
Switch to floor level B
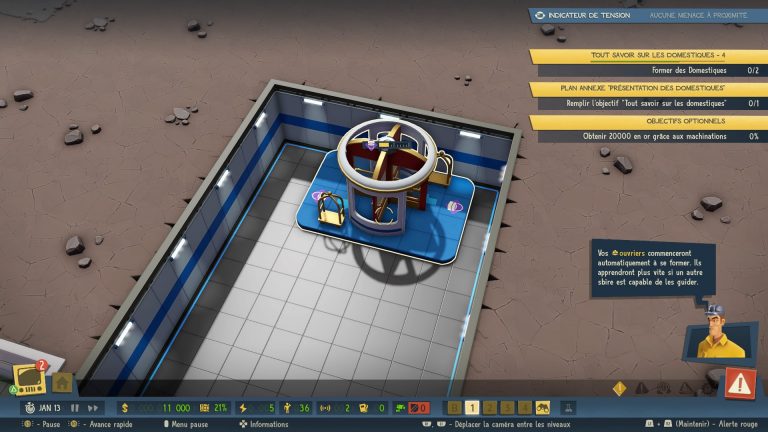455,408
